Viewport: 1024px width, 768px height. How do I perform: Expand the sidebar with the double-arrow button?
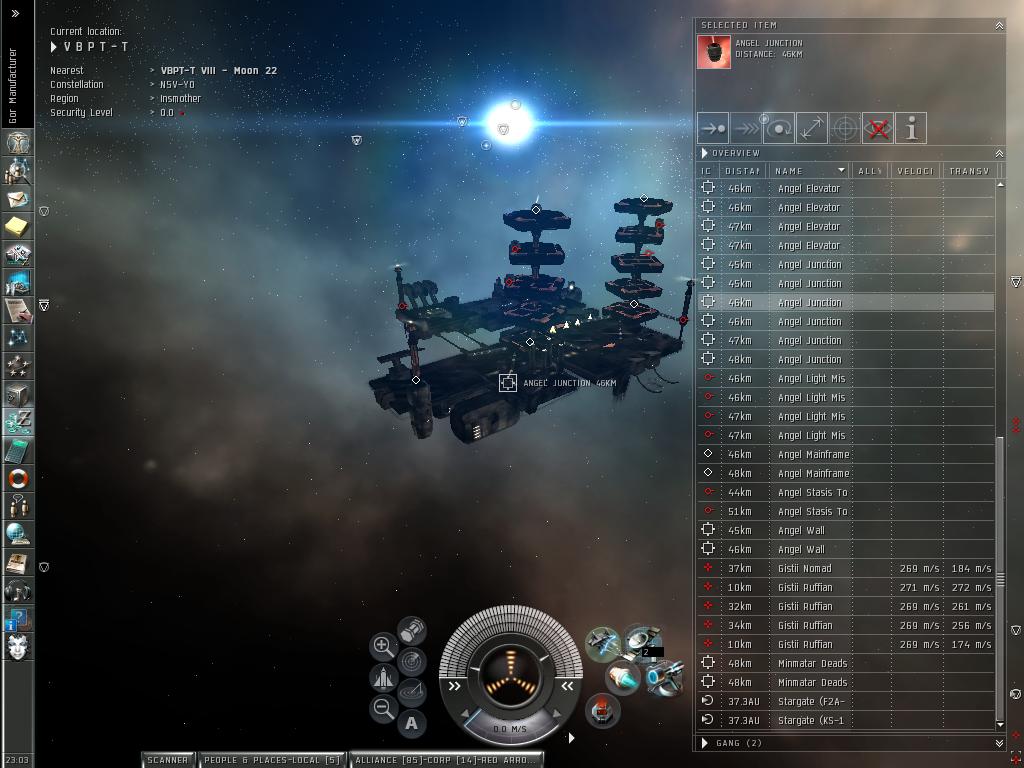16,14
